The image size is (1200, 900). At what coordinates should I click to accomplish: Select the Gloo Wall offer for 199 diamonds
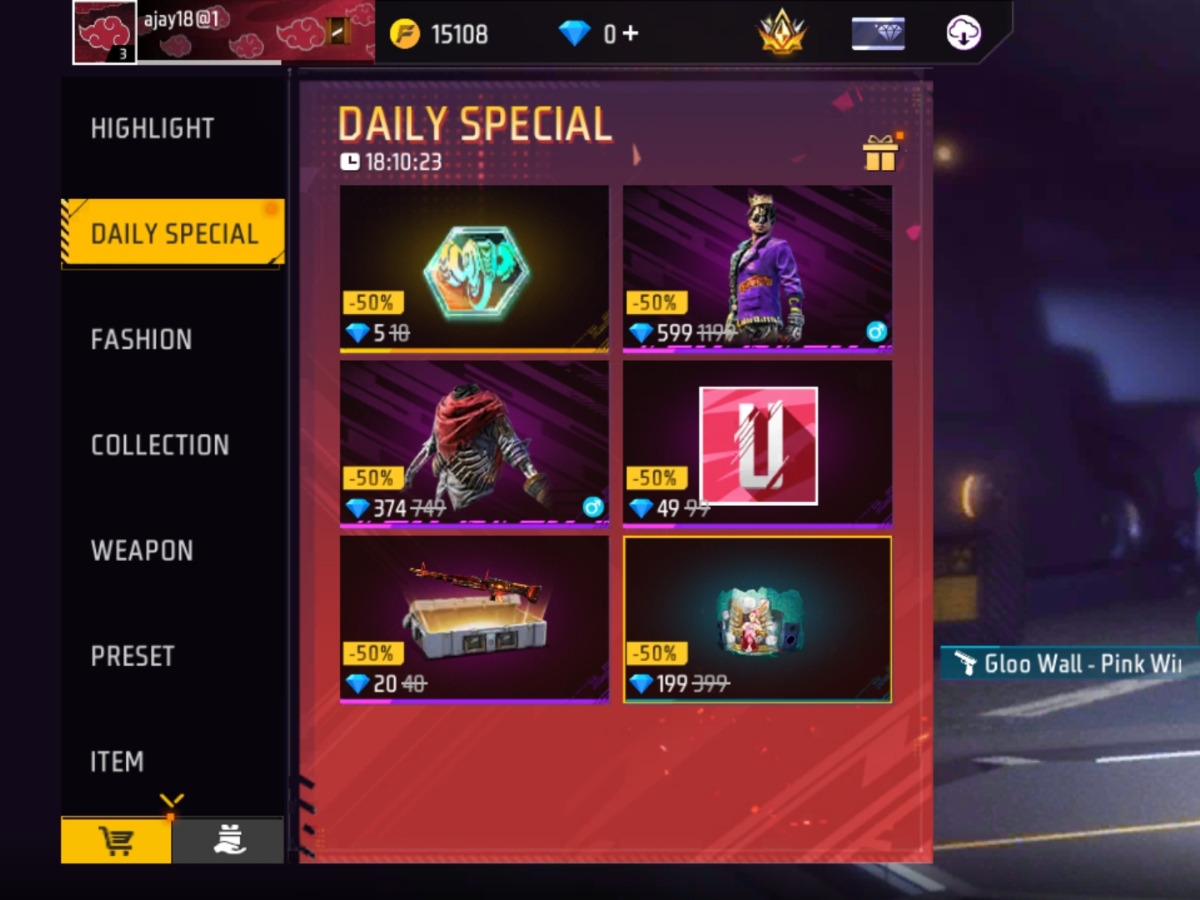click(x=757, y=618)
